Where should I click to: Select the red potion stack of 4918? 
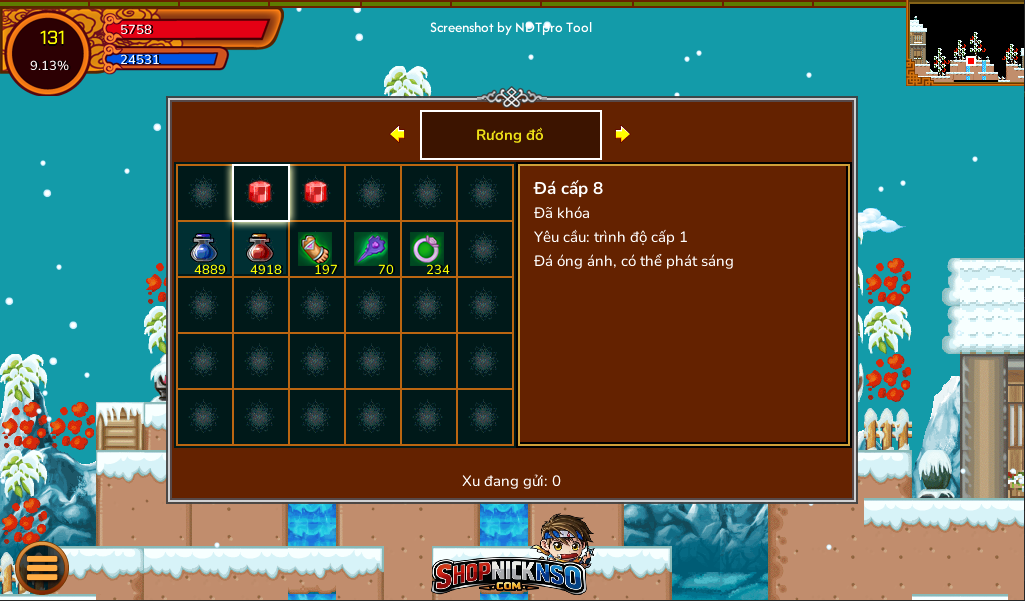tap(260, 249)
